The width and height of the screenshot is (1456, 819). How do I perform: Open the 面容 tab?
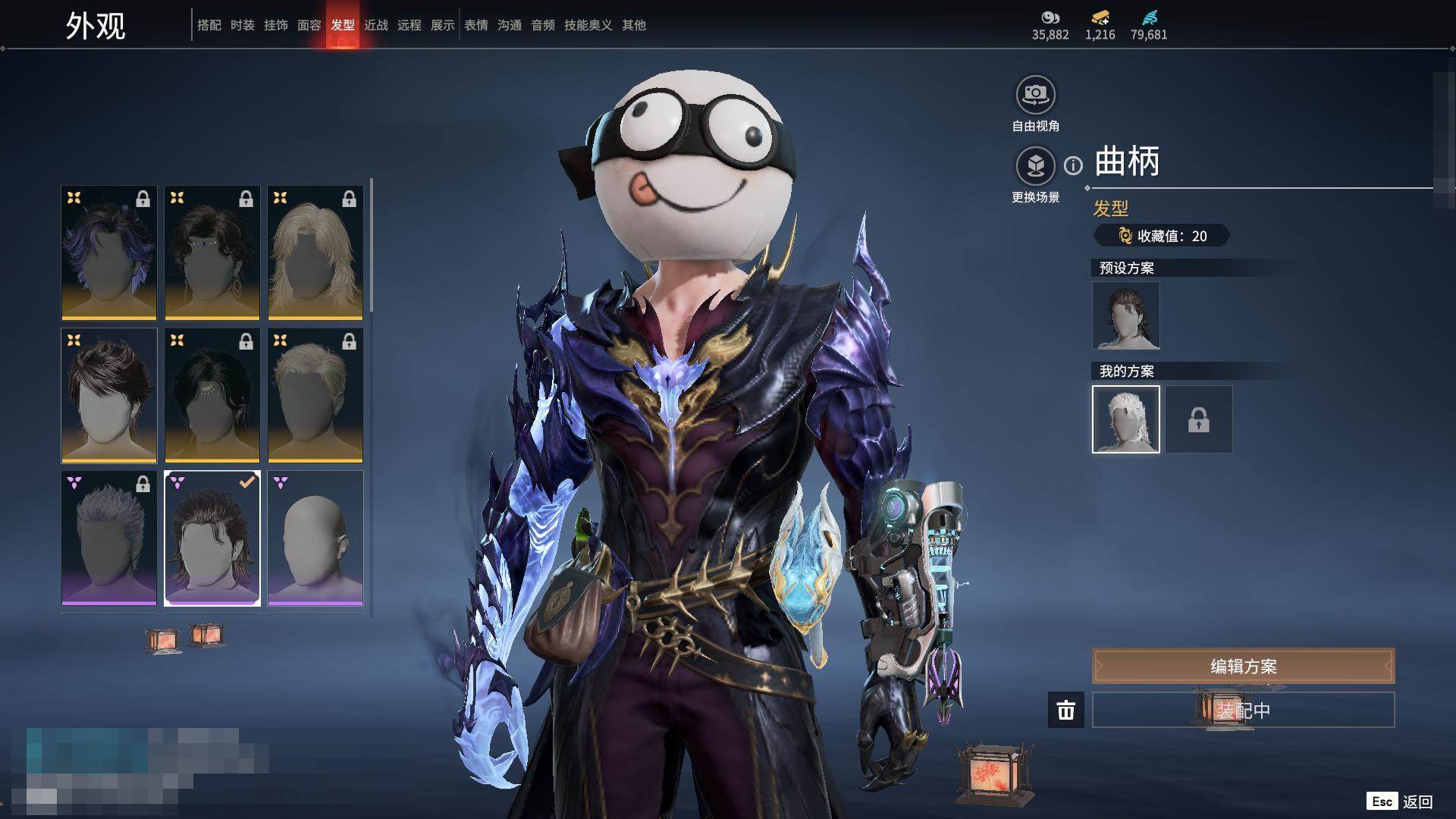(309, 25)
